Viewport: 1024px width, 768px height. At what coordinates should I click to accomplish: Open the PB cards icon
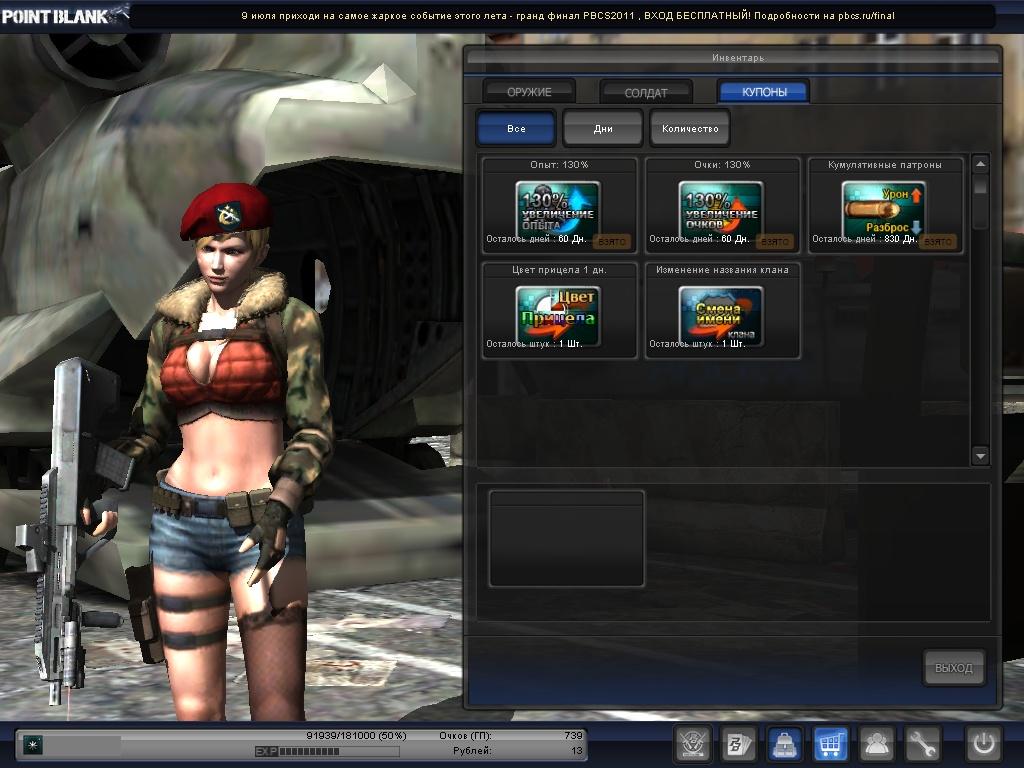pos(739,744)
